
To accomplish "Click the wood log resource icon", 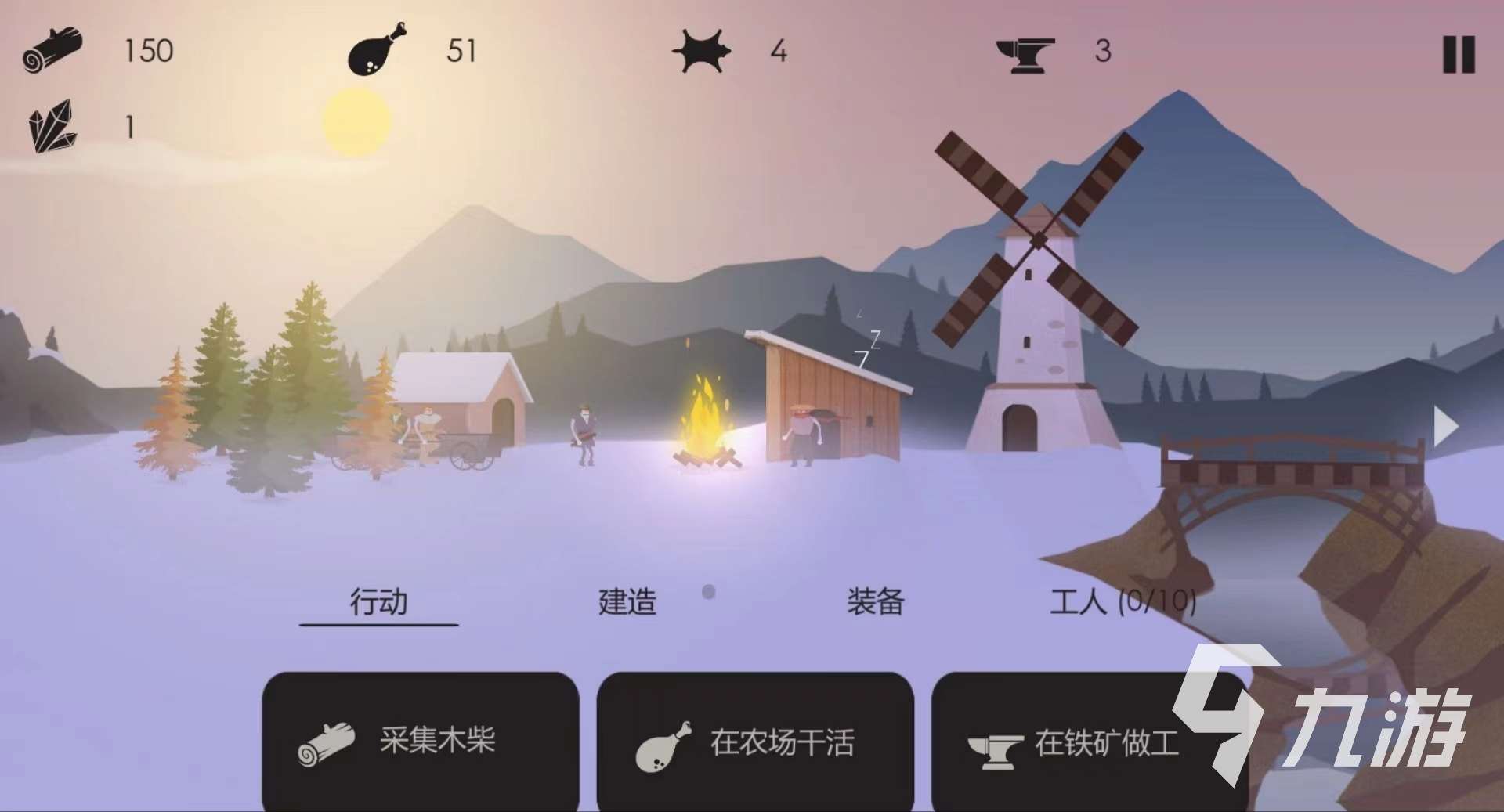I will click(x=52, y=49).
